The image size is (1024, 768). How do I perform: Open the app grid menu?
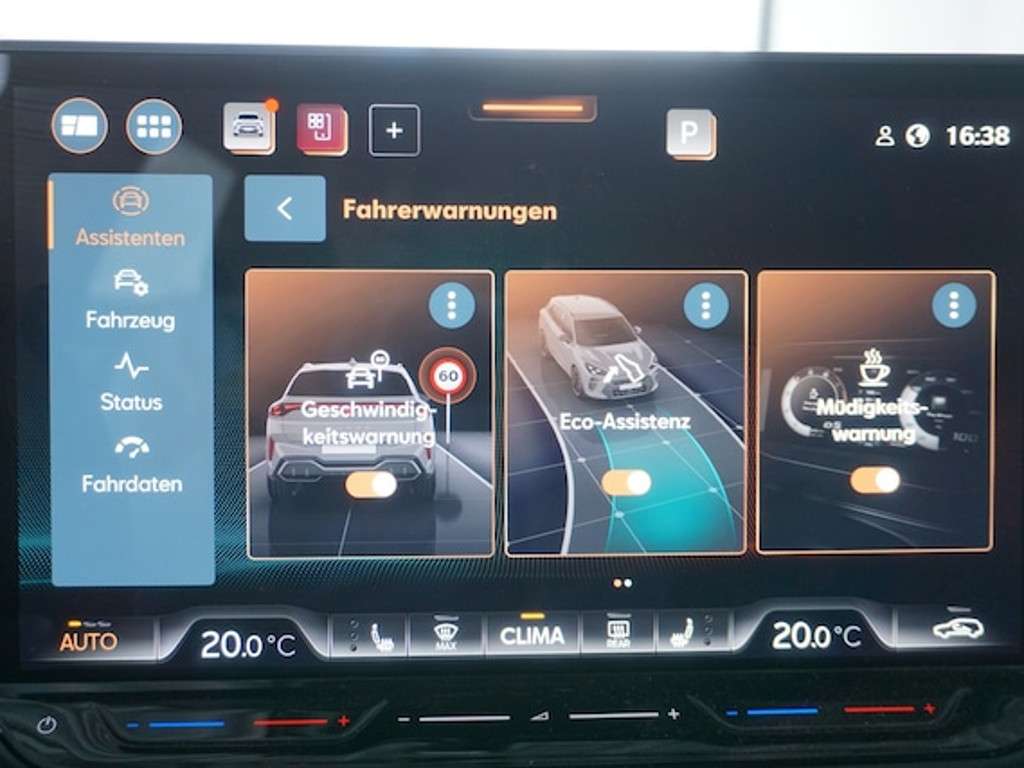pyautogui.click(x=154, y=127)
